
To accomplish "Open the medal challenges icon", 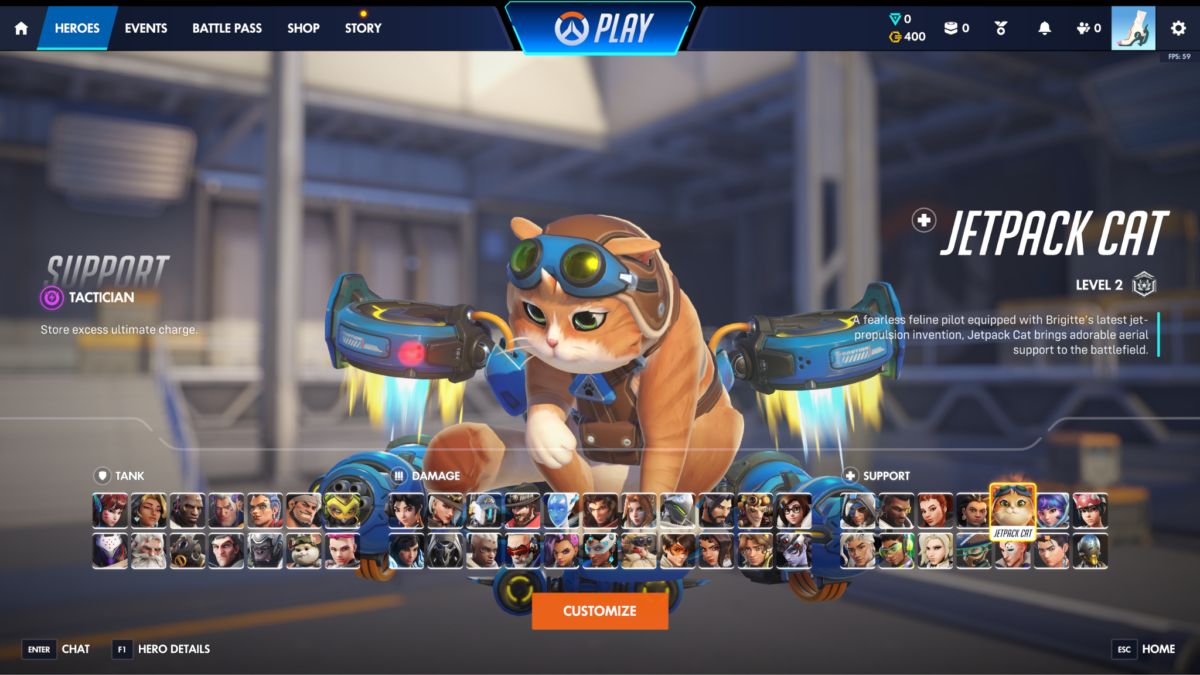I will click(1001, 28).
